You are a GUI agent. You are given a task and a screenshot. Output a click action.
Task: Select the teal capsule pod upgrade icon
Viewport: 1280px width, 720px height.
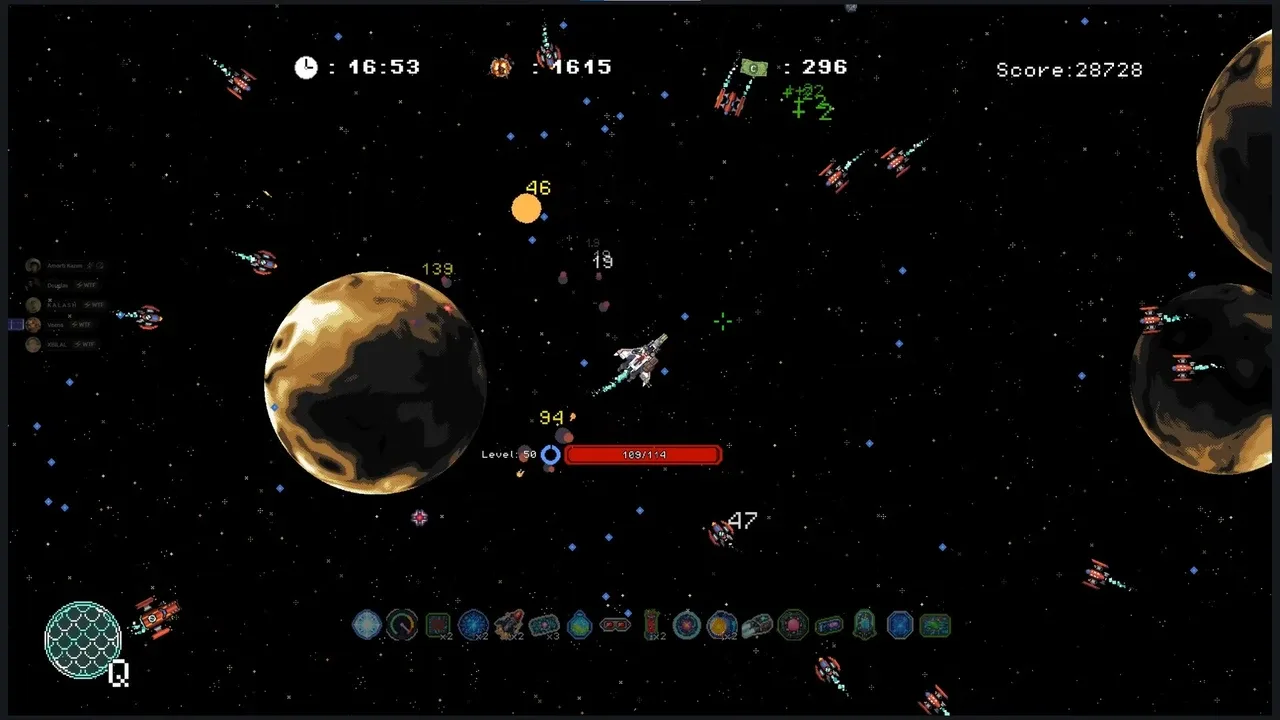[x=864, y=626]
